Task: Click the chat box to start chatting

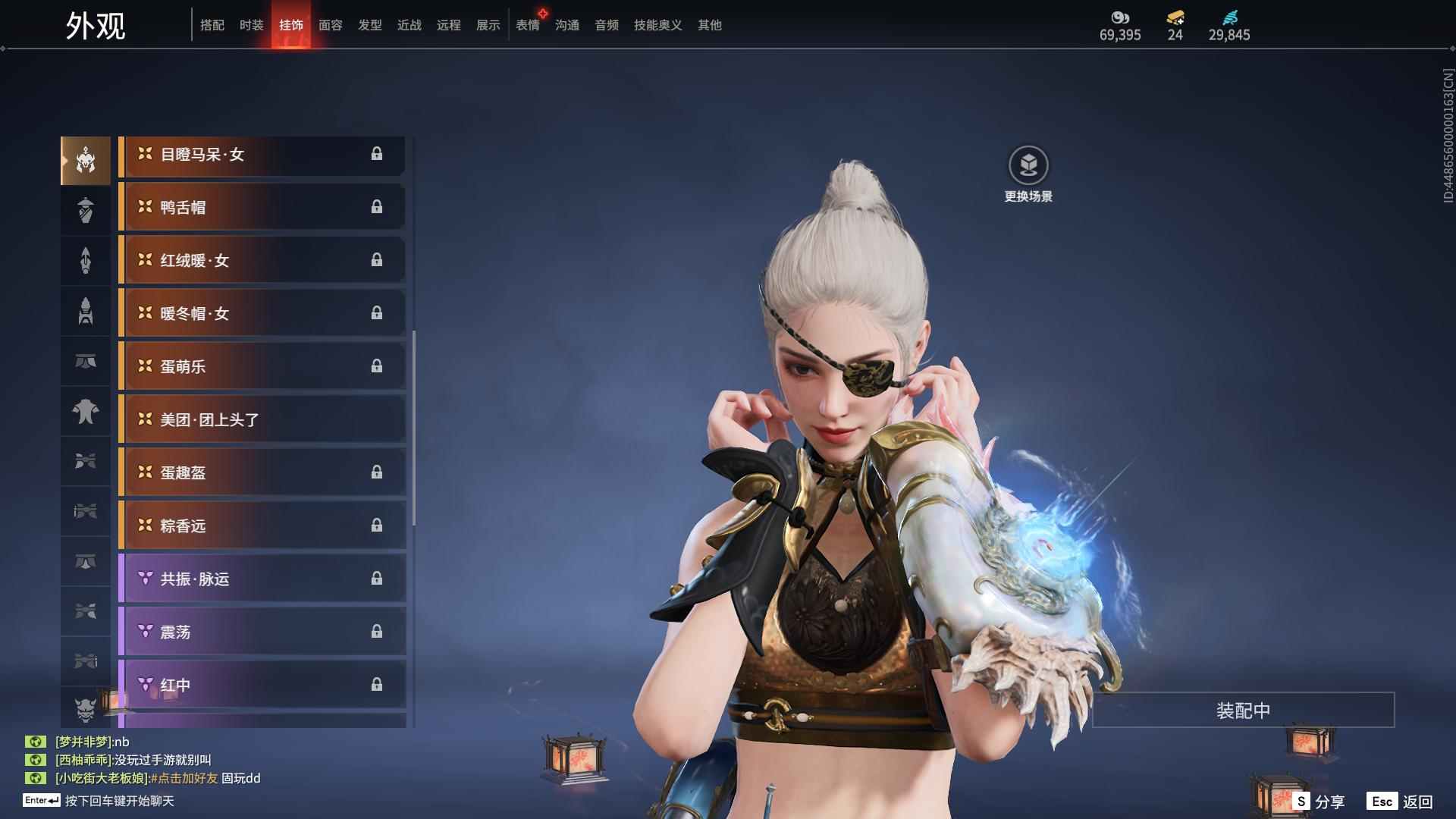Action: pos(119,801)
